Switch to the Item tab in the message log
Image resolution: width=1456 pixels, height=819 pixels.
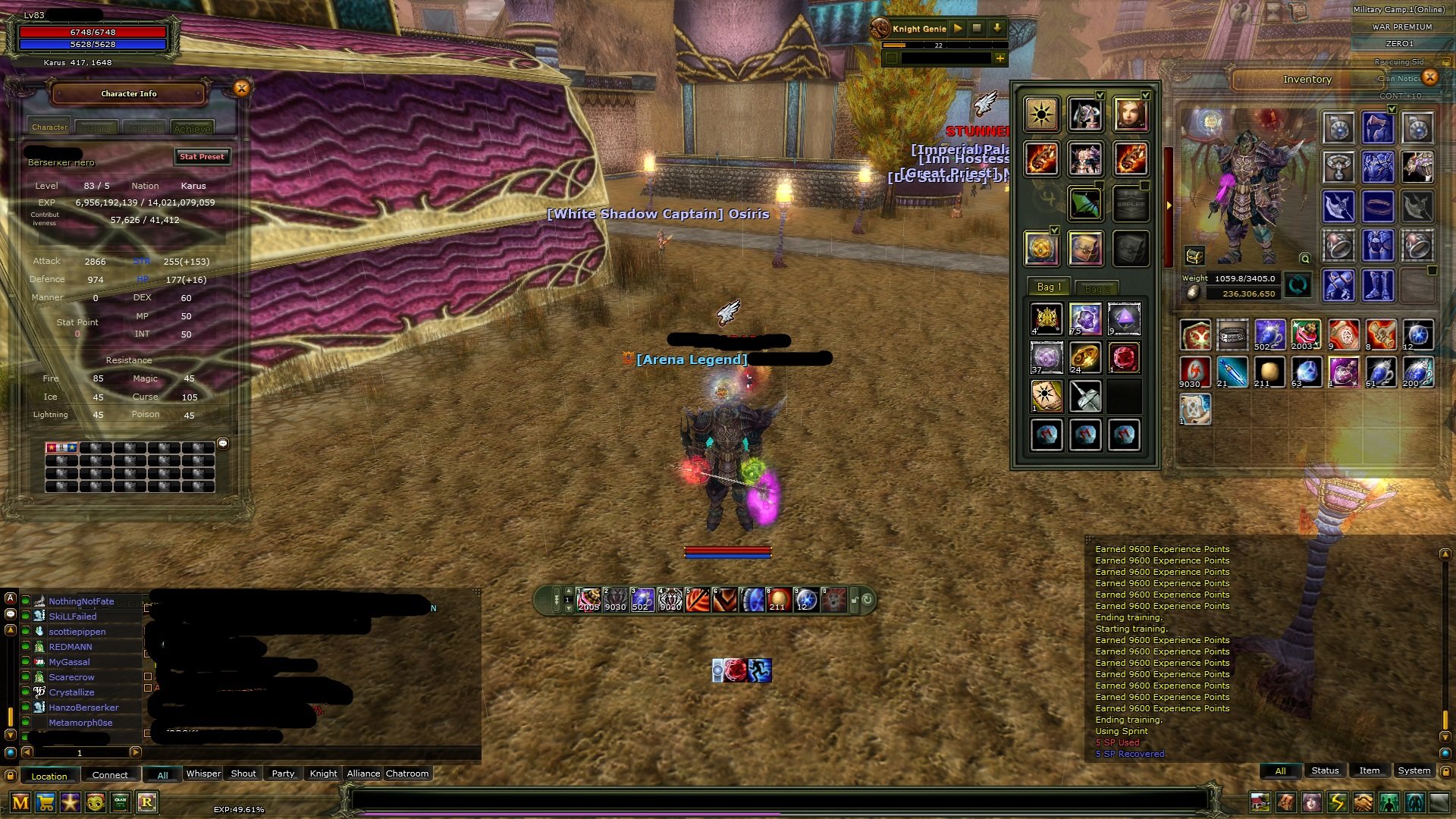(x=1370, y=770)
